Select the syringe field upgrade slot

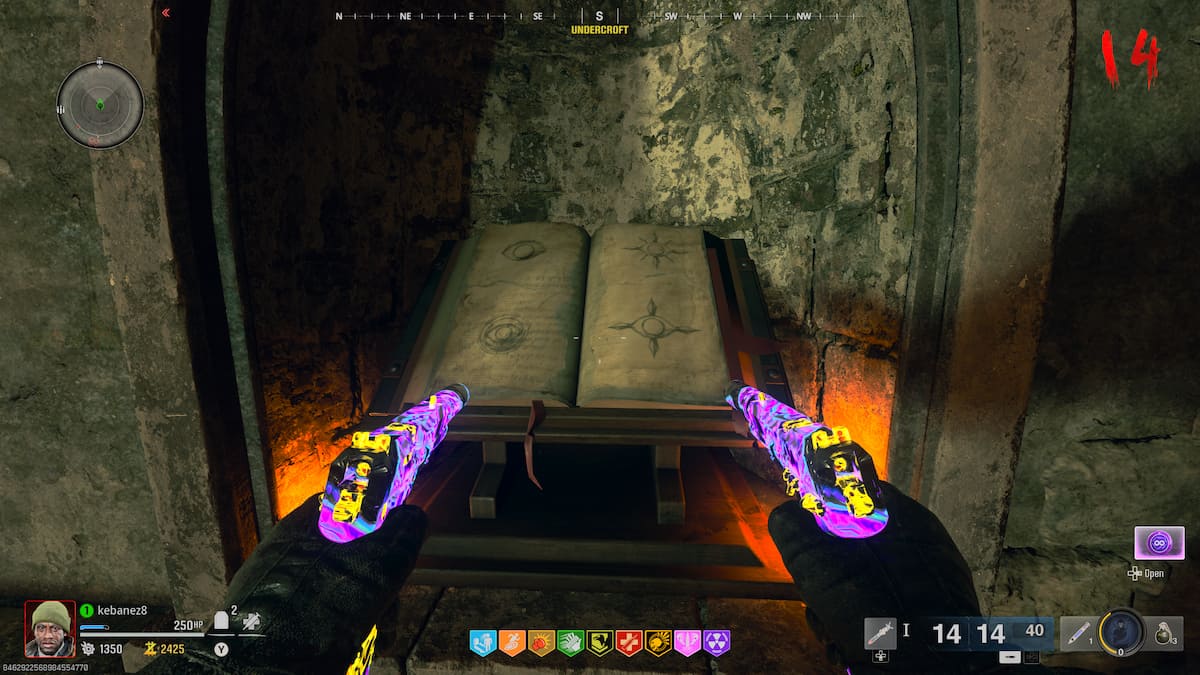pyautogui.click(x=880, y=633)
